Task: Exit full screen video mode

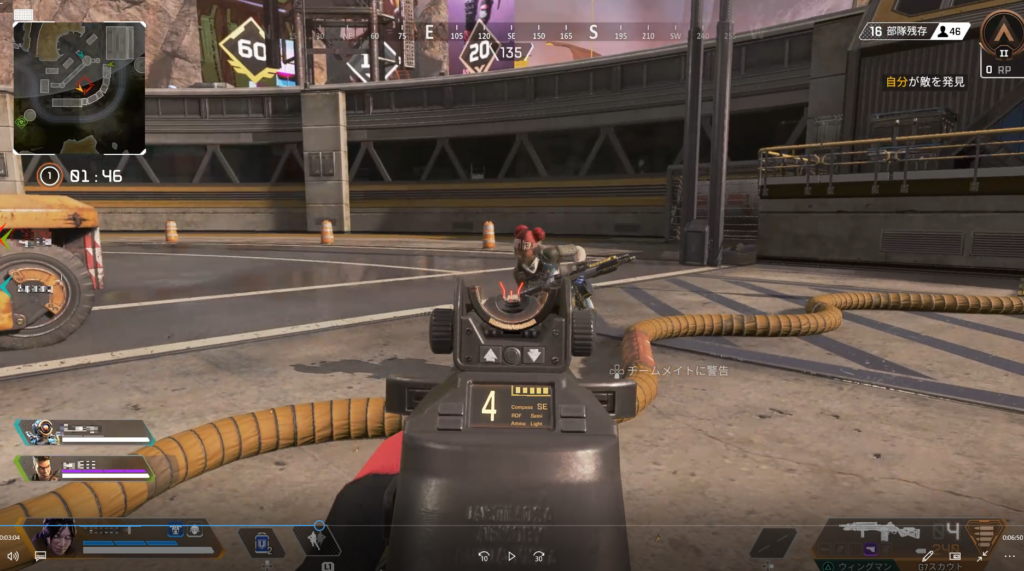Action: (981, 556)
